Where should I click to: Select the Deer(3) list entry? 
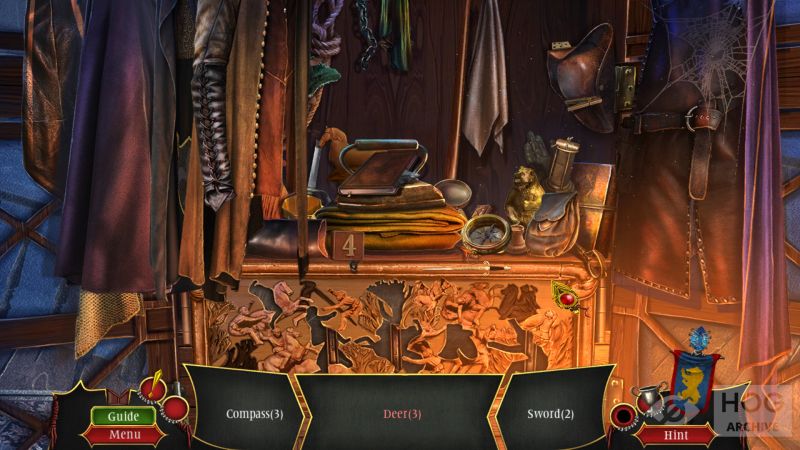point(403,414)
